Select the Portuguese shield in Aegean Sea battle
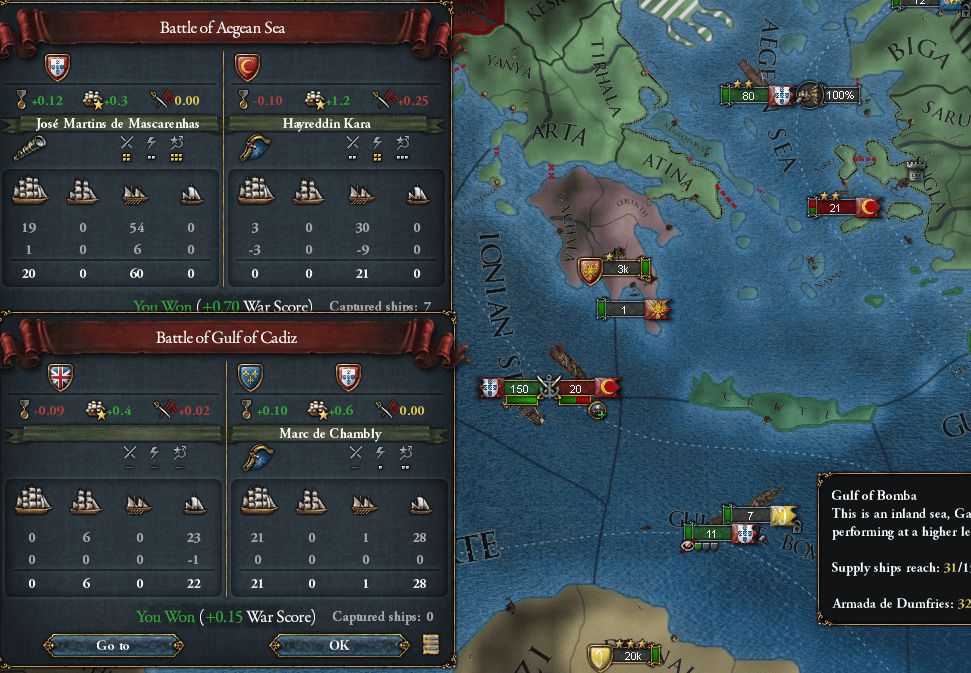 [x=58, y=67]
